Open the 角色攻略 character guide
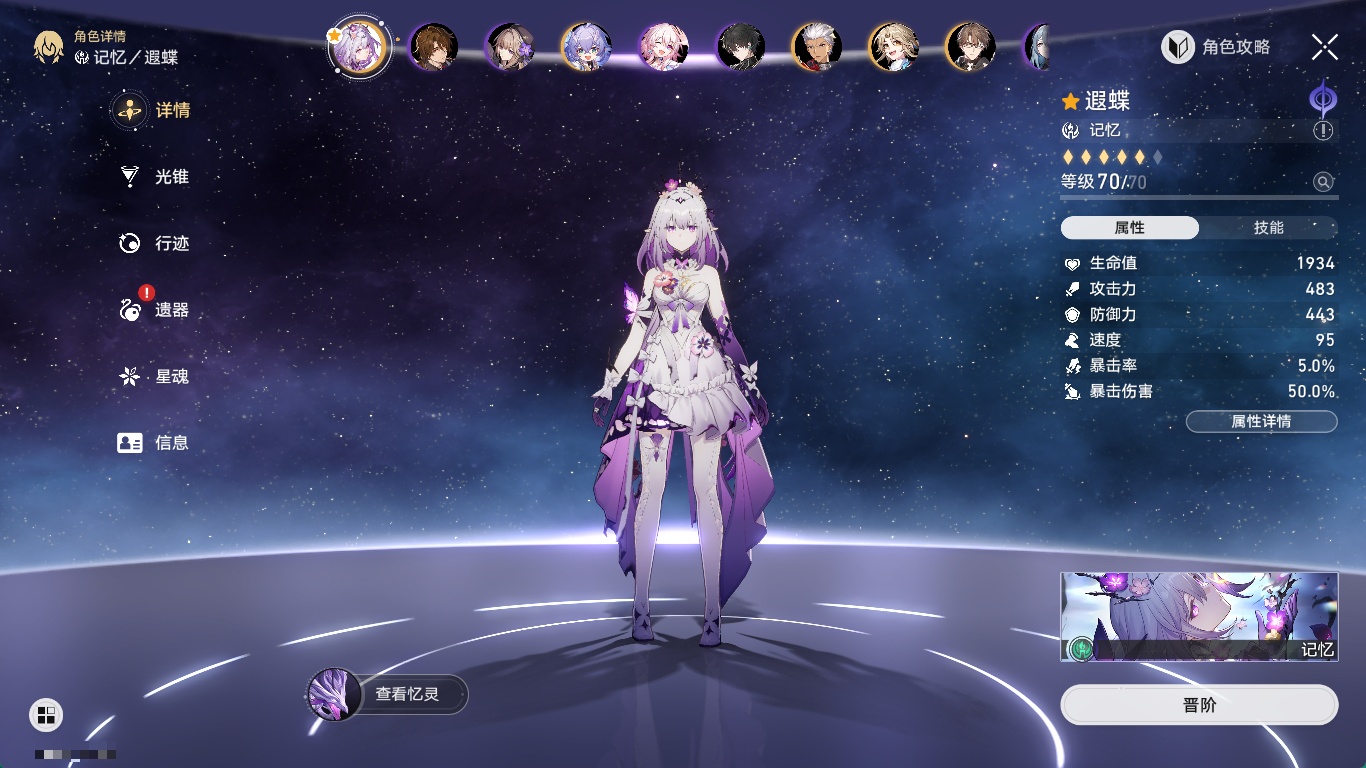Screen dimensions: 1366x768 pyautogui.click(x=1216, y=47)
